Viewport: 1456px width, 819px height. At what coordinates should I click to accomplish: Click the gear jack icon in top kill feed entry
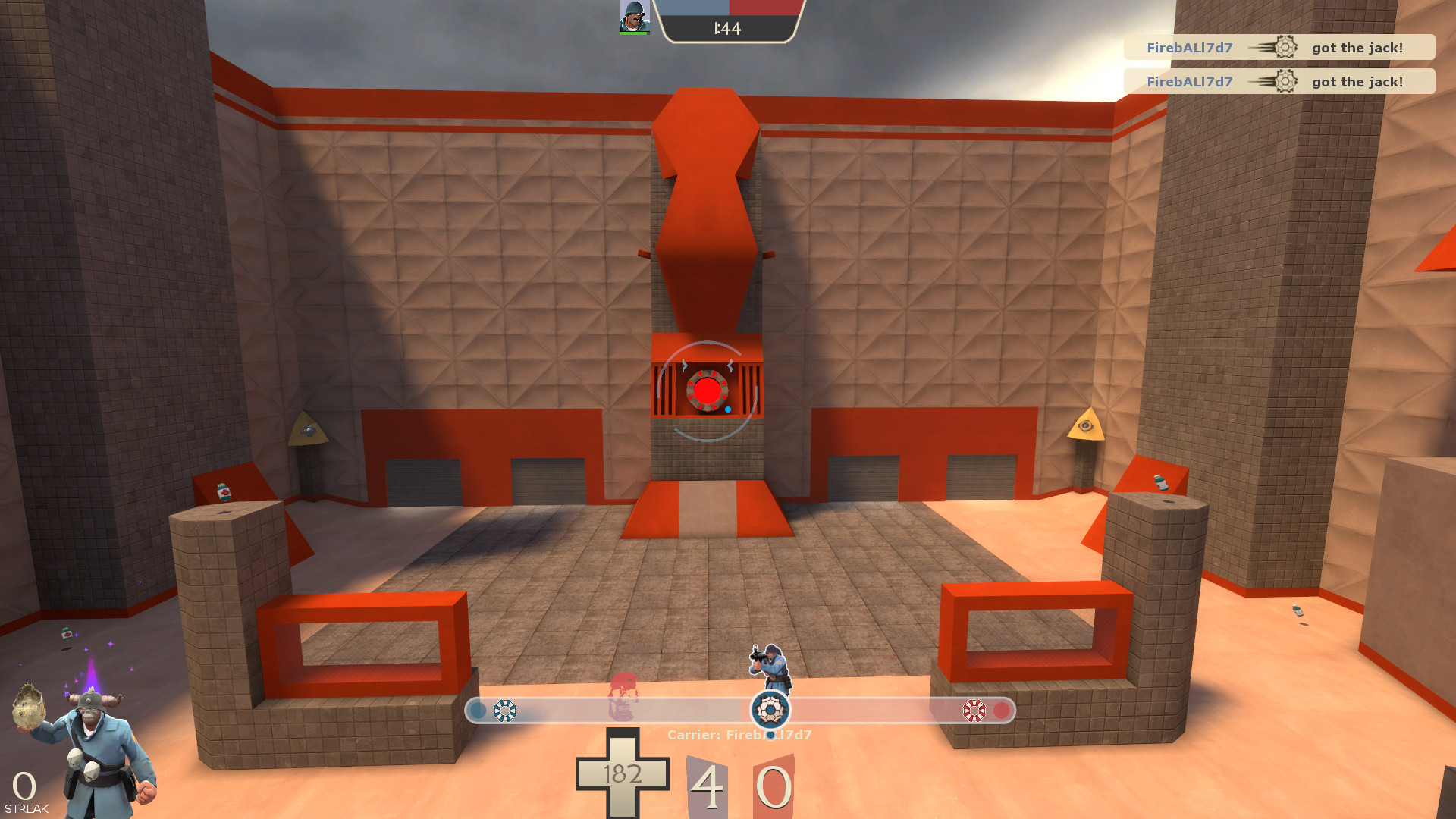pos(1285,46)
